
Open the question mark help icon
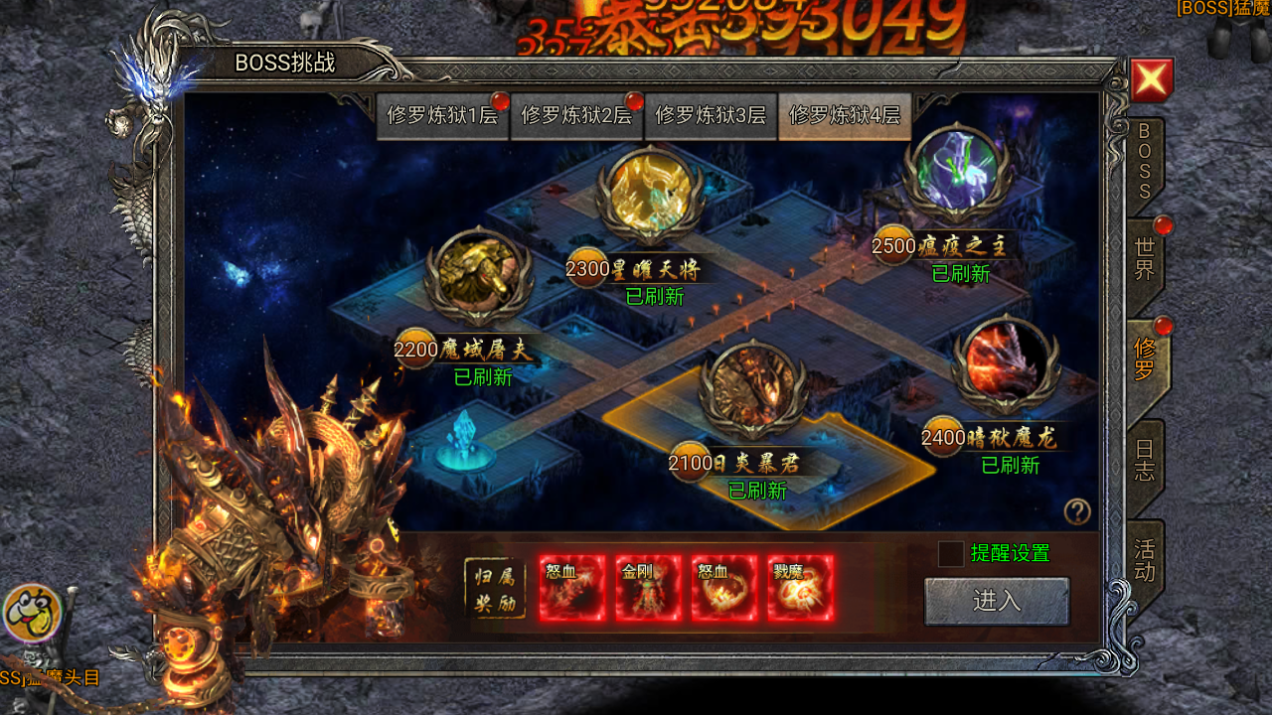point(1077,512)
